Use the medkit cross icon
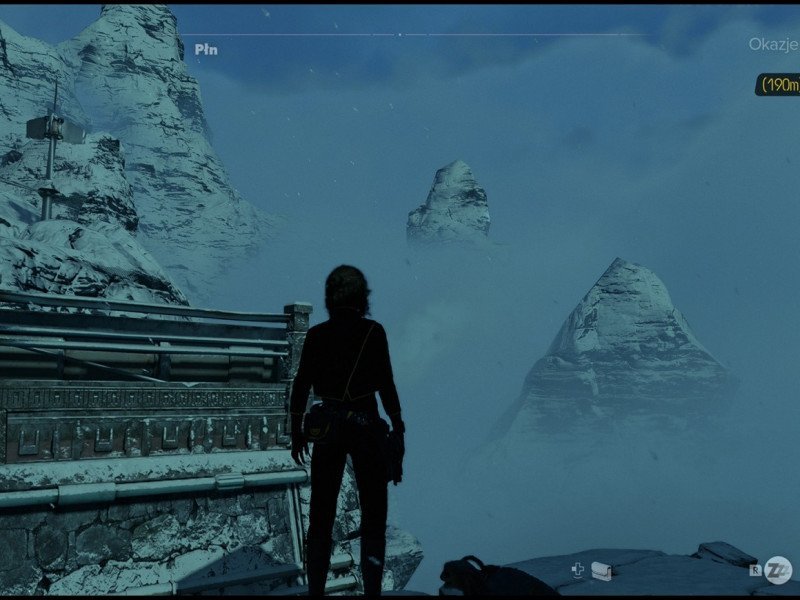This screenshot has height=600, width=800. [577, 570]
